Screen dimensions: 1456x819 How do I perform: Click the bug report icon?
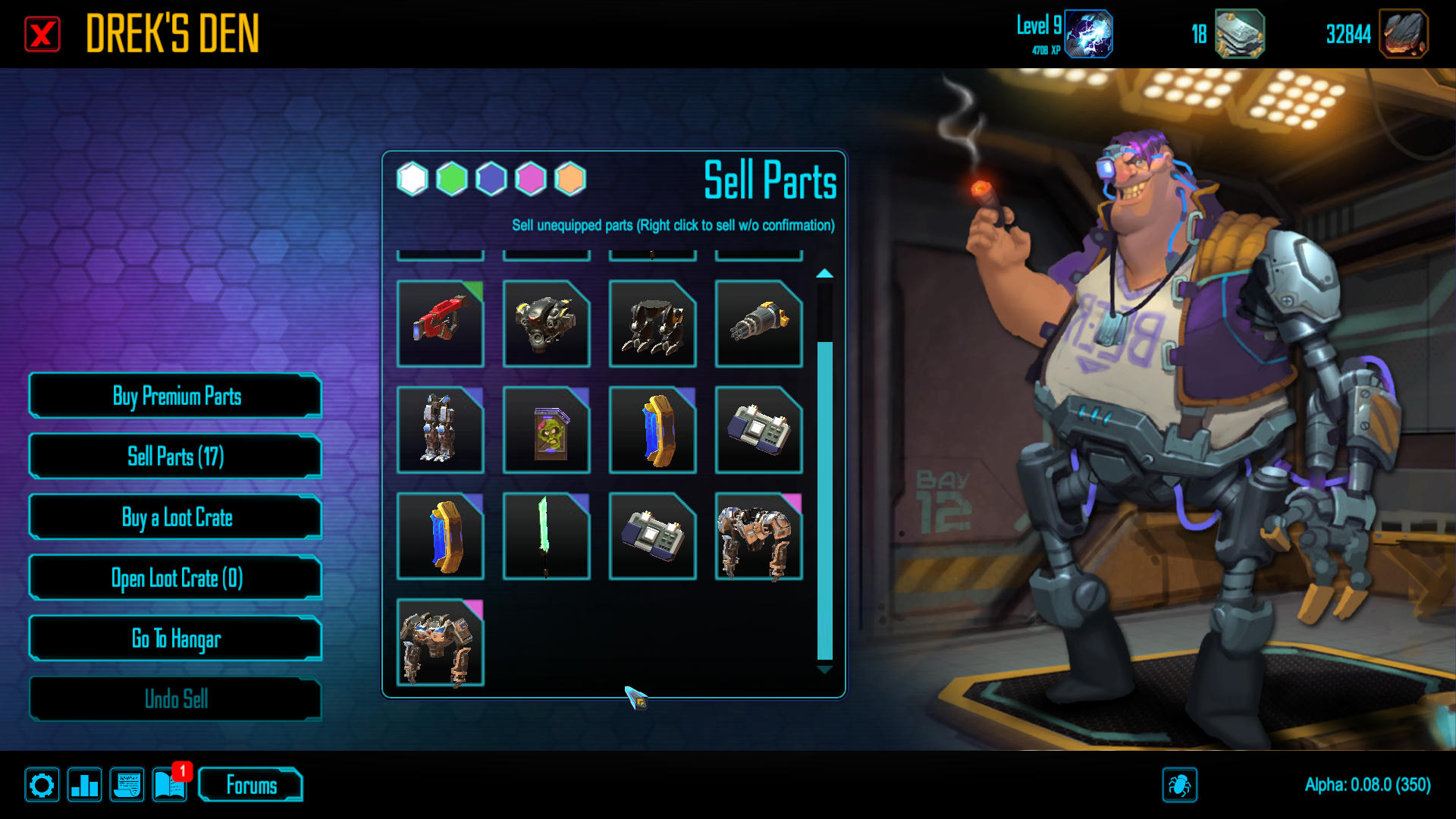coord(1179,785)
